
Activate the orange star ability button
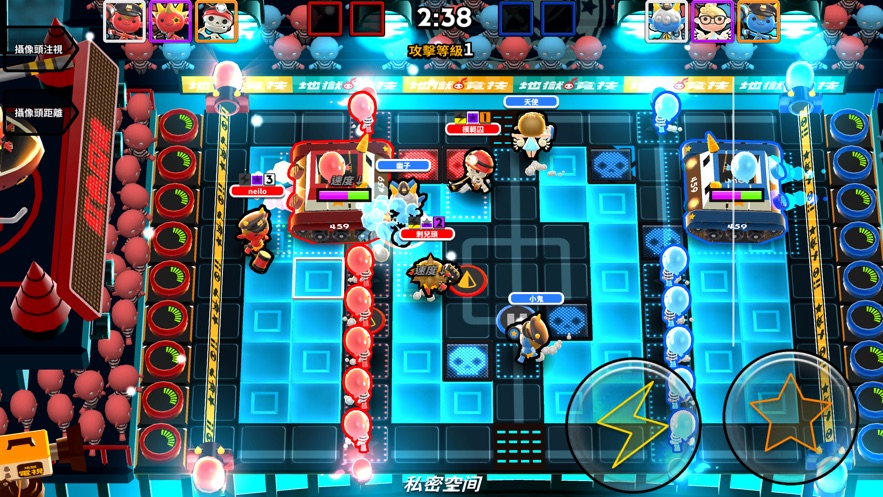coord(789,413)
